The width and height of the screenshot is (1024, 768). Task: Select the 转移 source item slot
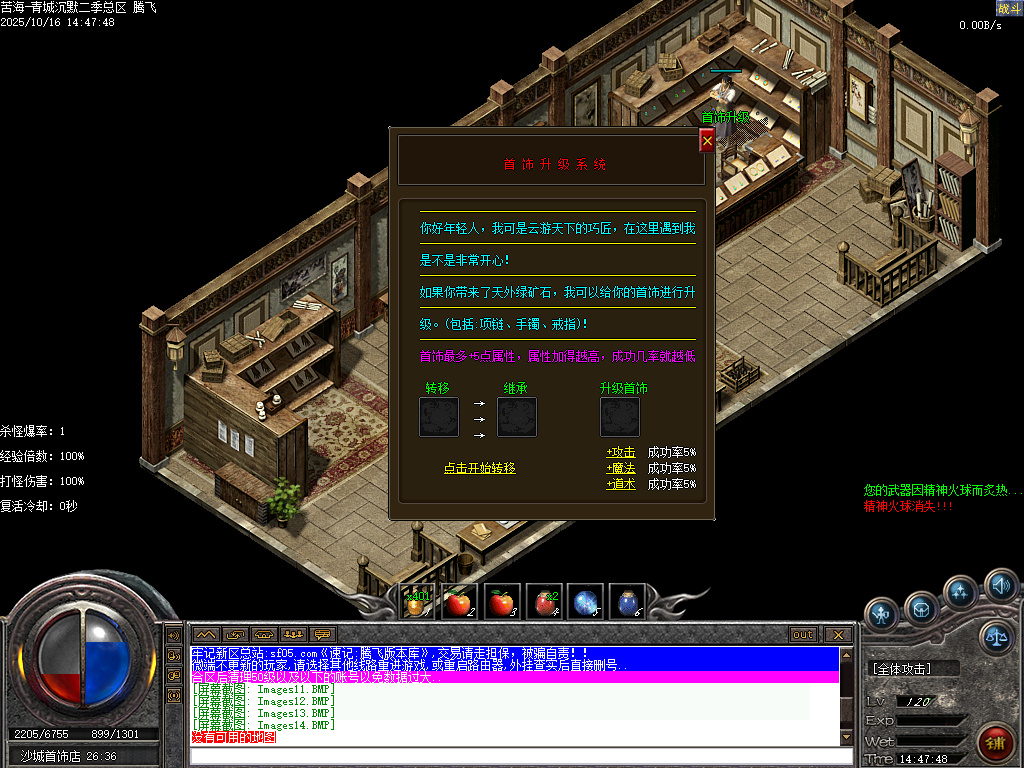point(439,416)
